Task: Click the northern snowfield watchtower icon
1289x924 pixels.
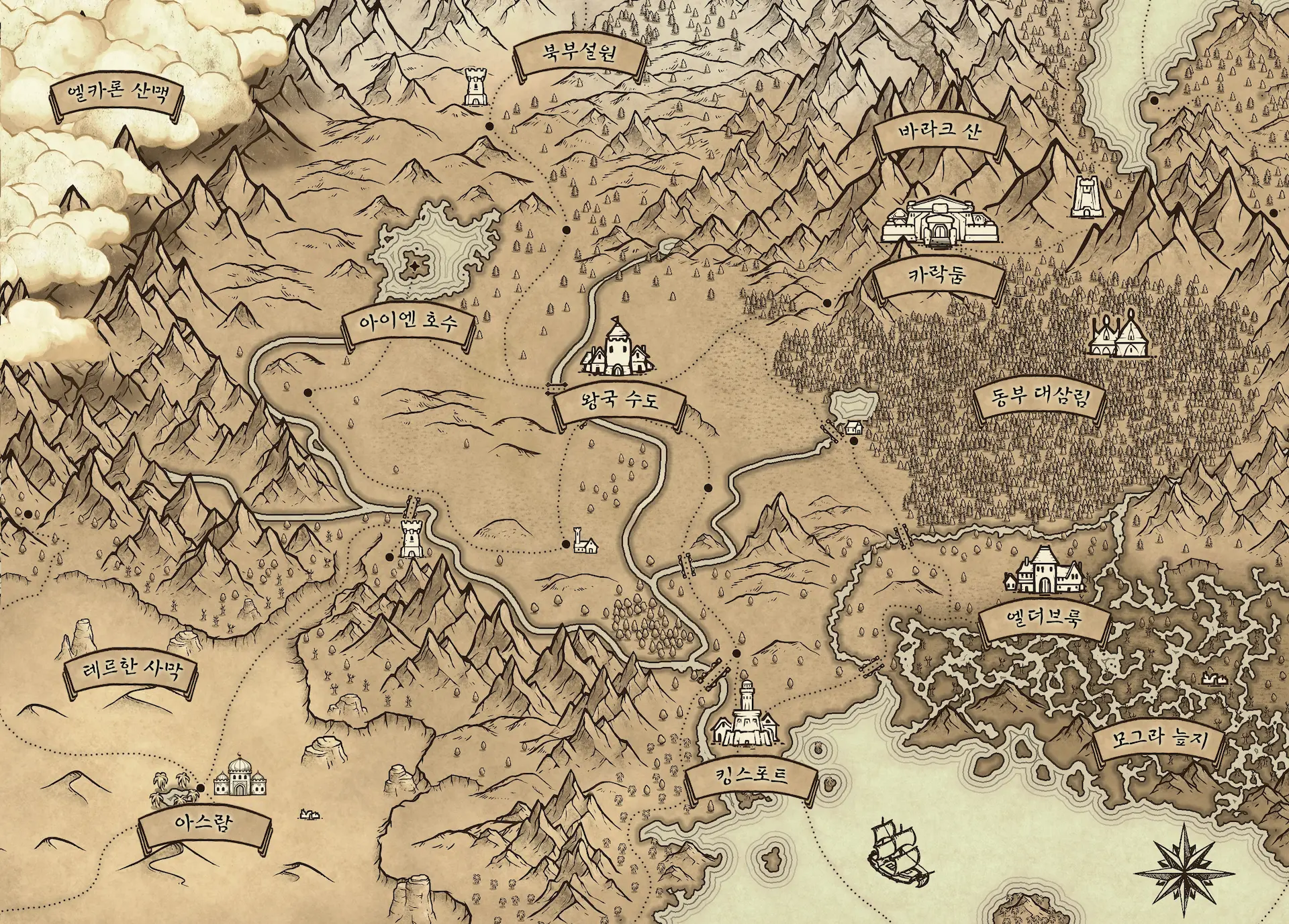Action: (475, 89)
